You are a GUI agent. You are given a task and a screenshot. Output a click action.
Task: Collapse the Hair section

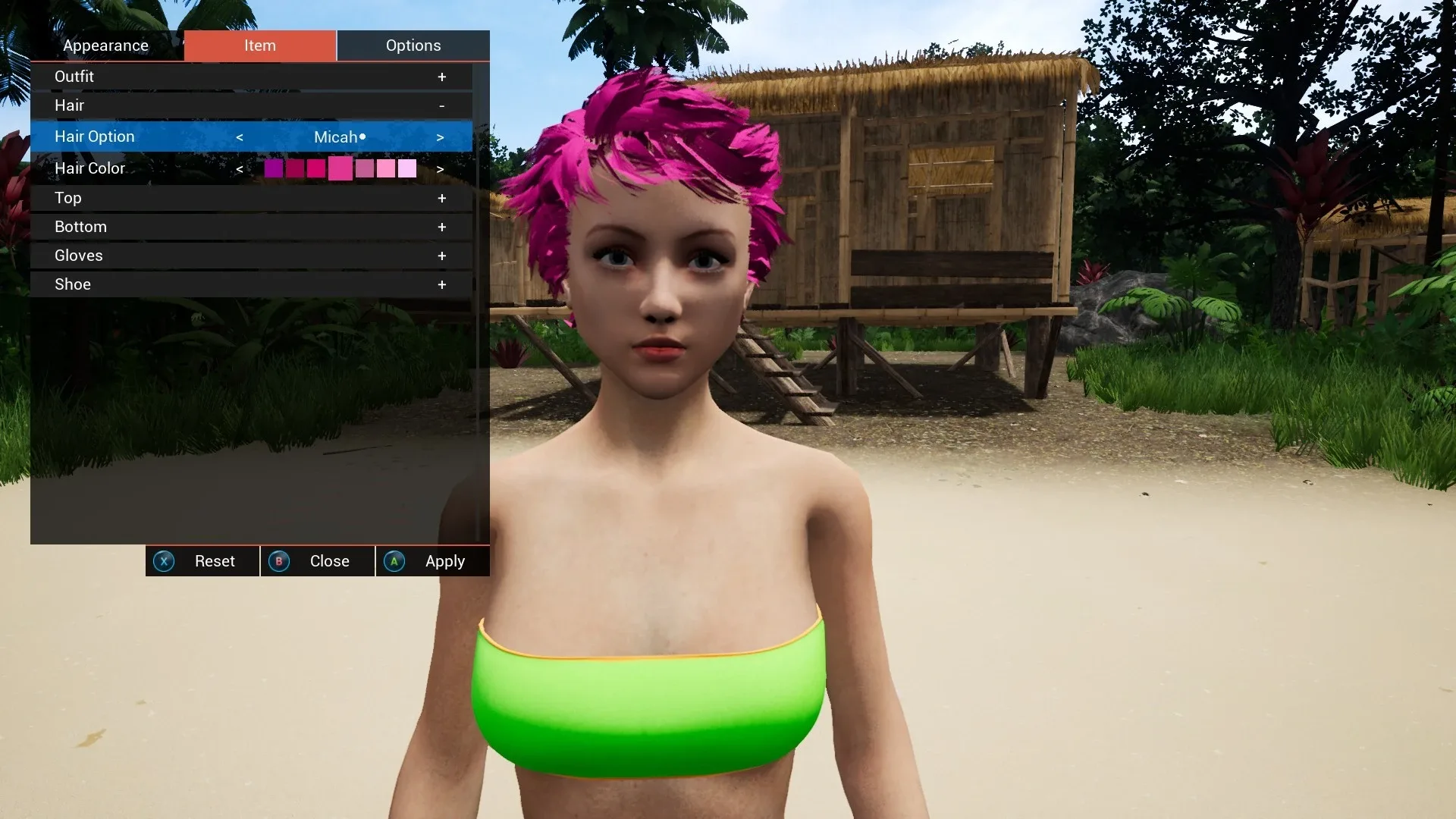pos(442,105)
